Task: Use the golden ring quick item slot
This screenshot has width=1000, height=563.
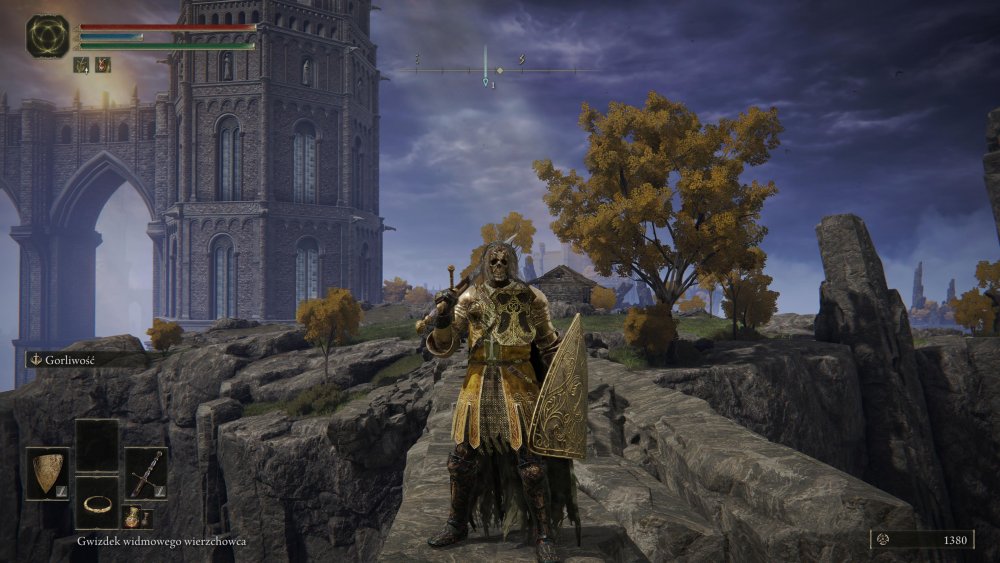Action: coord(97,502)
